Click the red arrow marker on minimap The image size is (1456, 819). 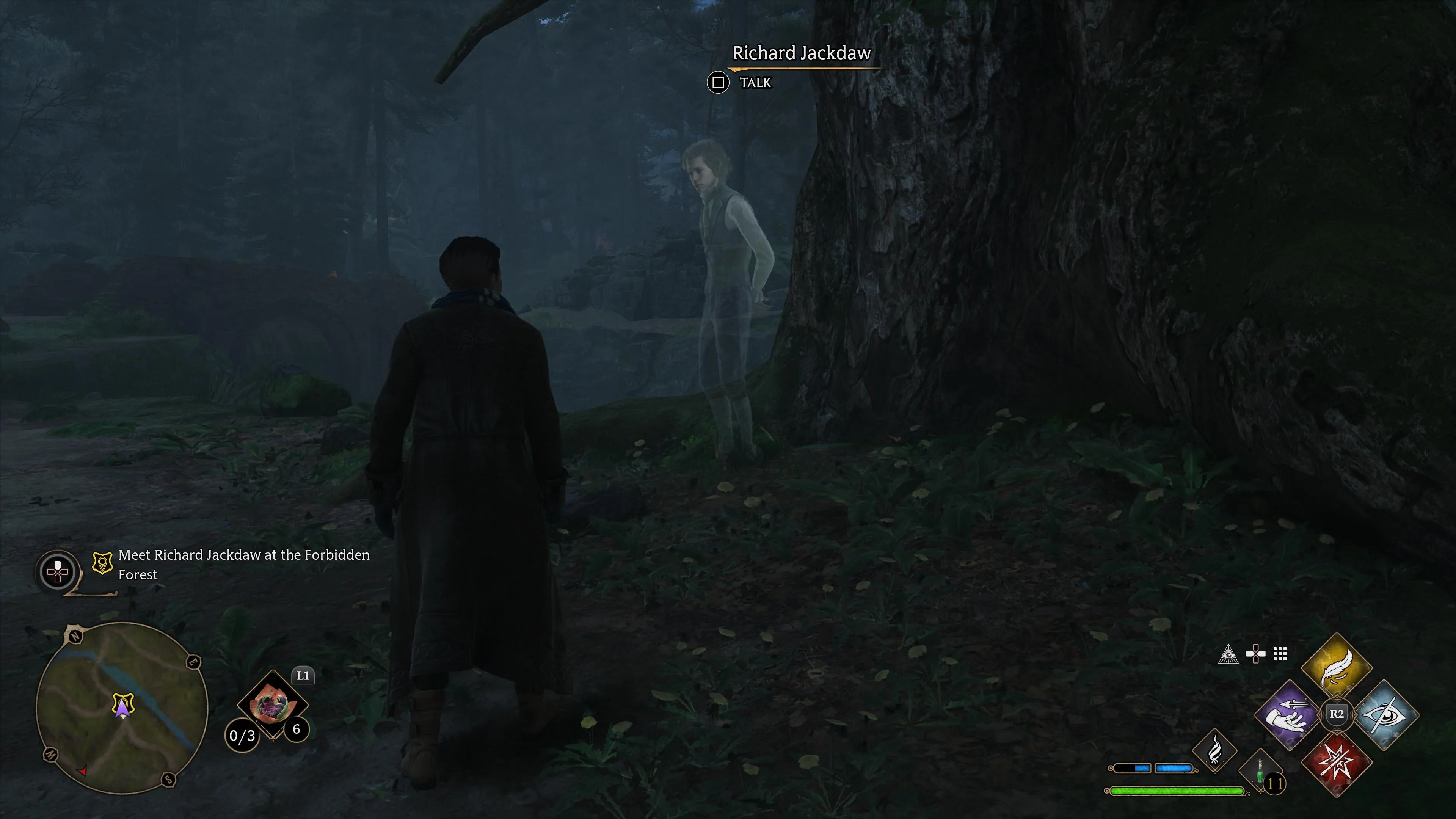pyautogui.click(x=83, y=770)
